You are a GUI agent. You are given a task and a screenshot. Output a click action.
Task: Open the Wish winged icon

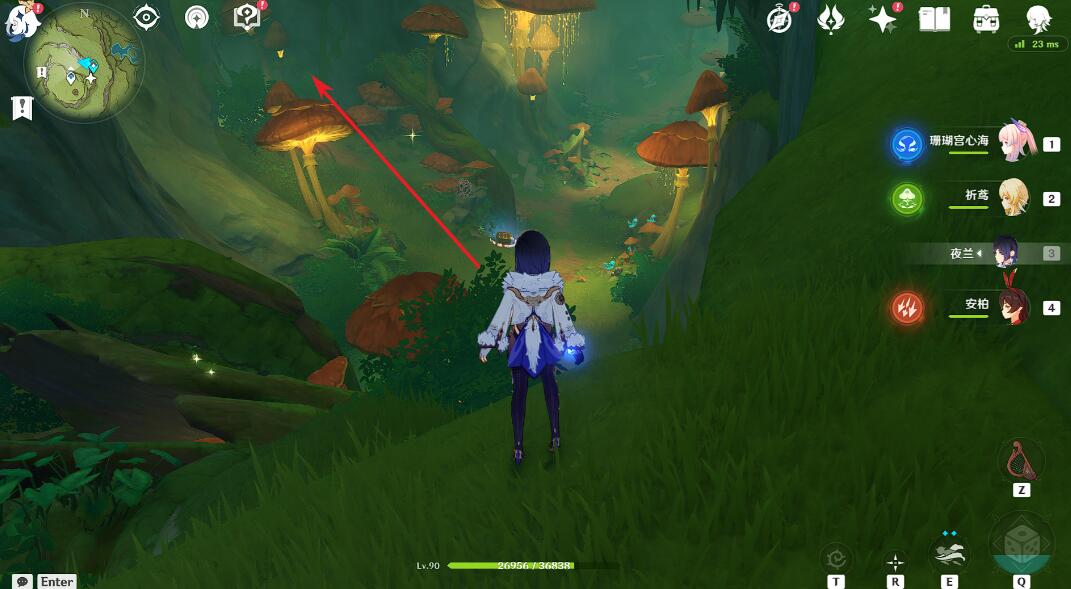(831, 19)
